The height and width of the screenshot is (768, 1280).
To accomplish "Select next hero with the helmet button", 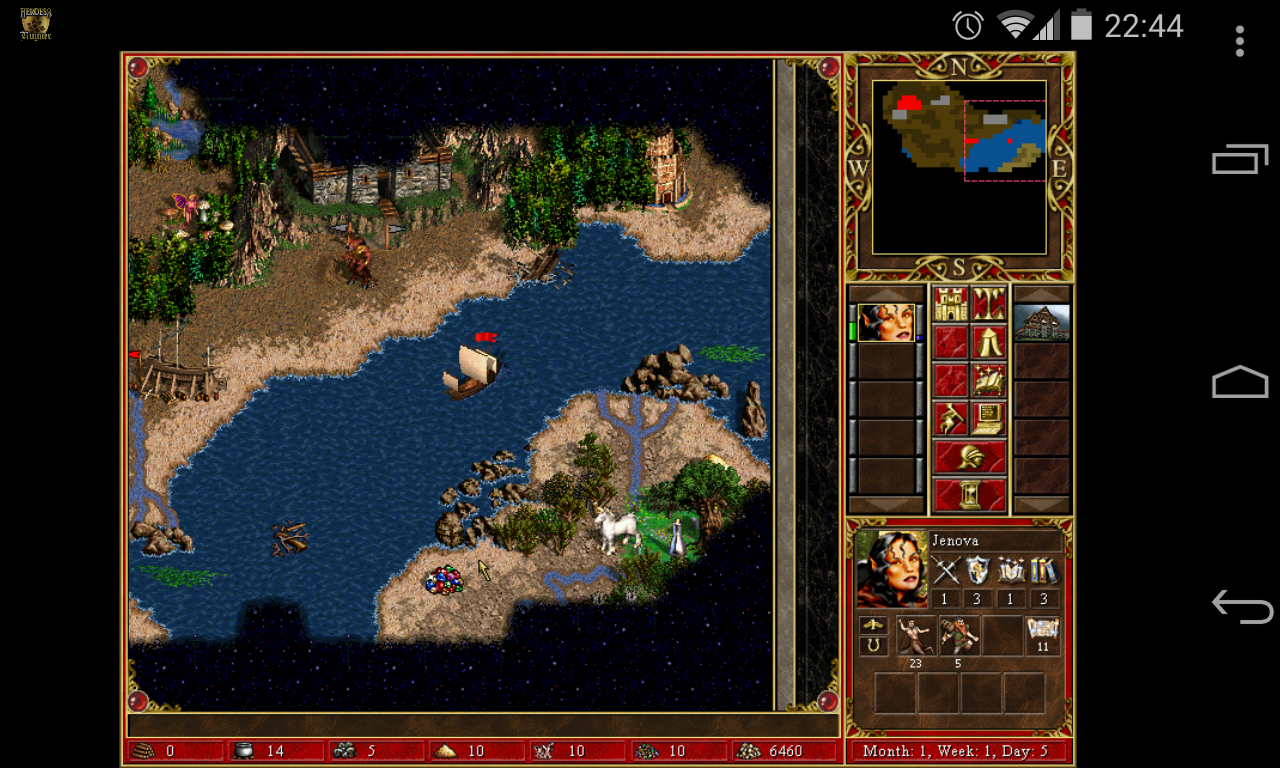I will [x=970, y=457].
